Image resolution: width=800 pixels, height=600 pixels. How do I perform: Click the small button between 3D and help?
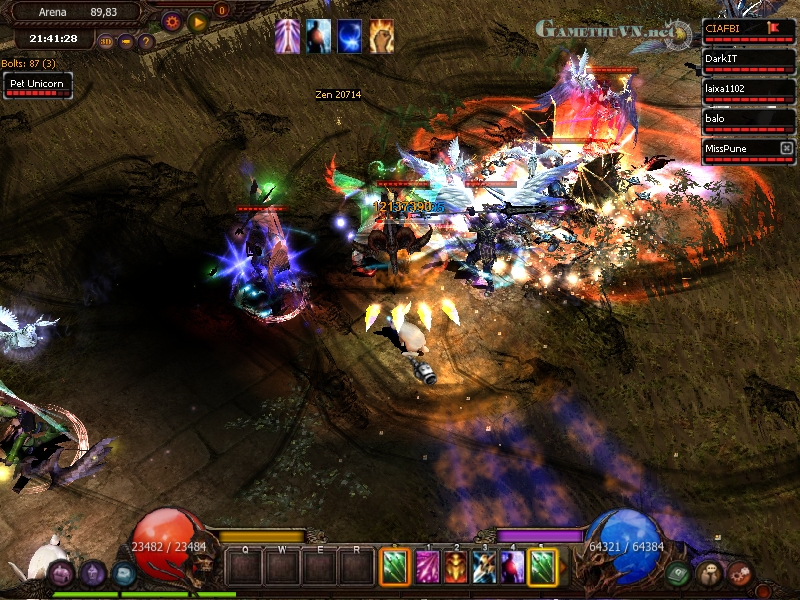(126, 42)
